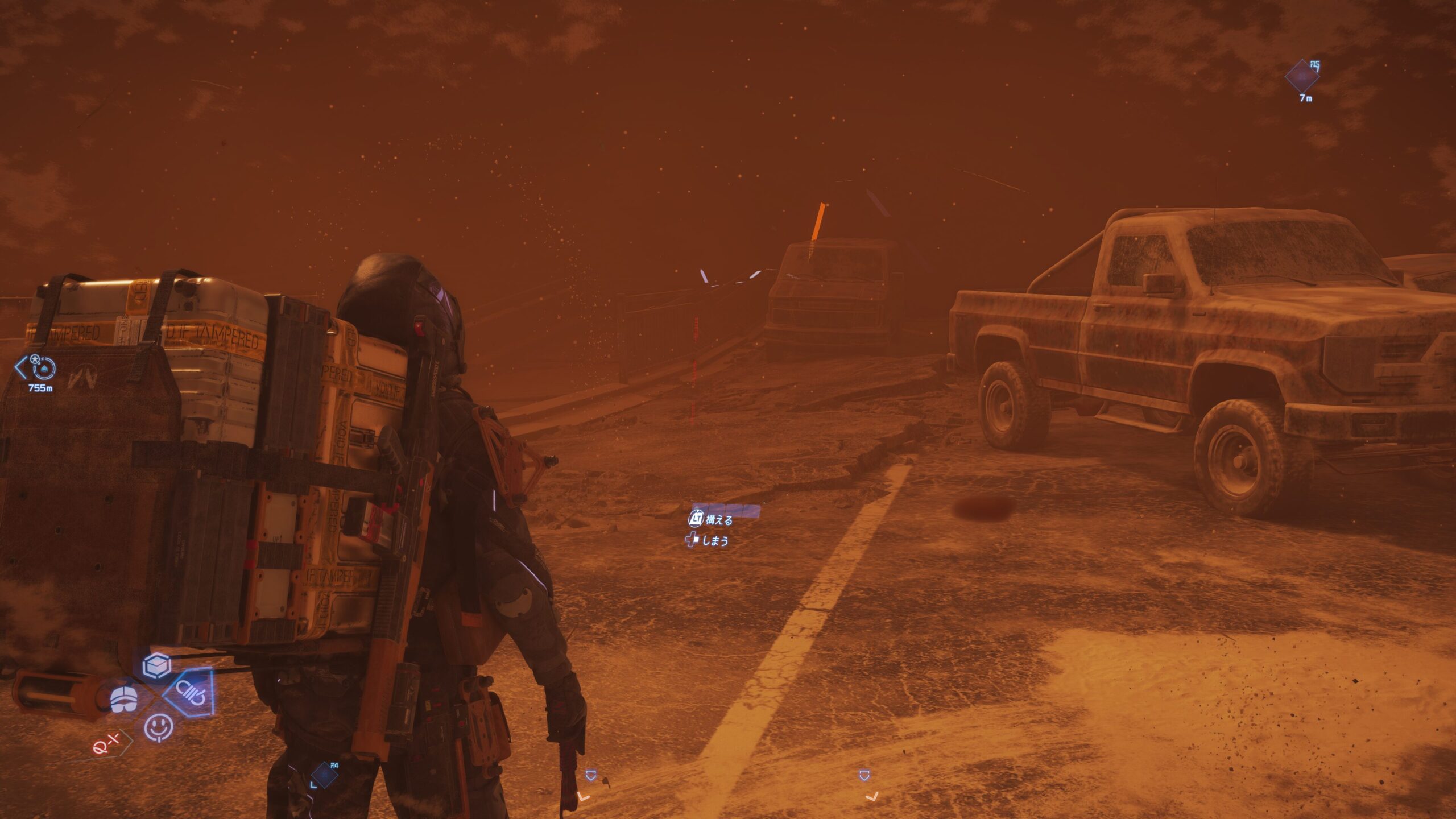Image resolution: width=1456 pixels, height=819 pixels.
Task: Select the 755m destination waypoint marker
Action: point(43,369)
